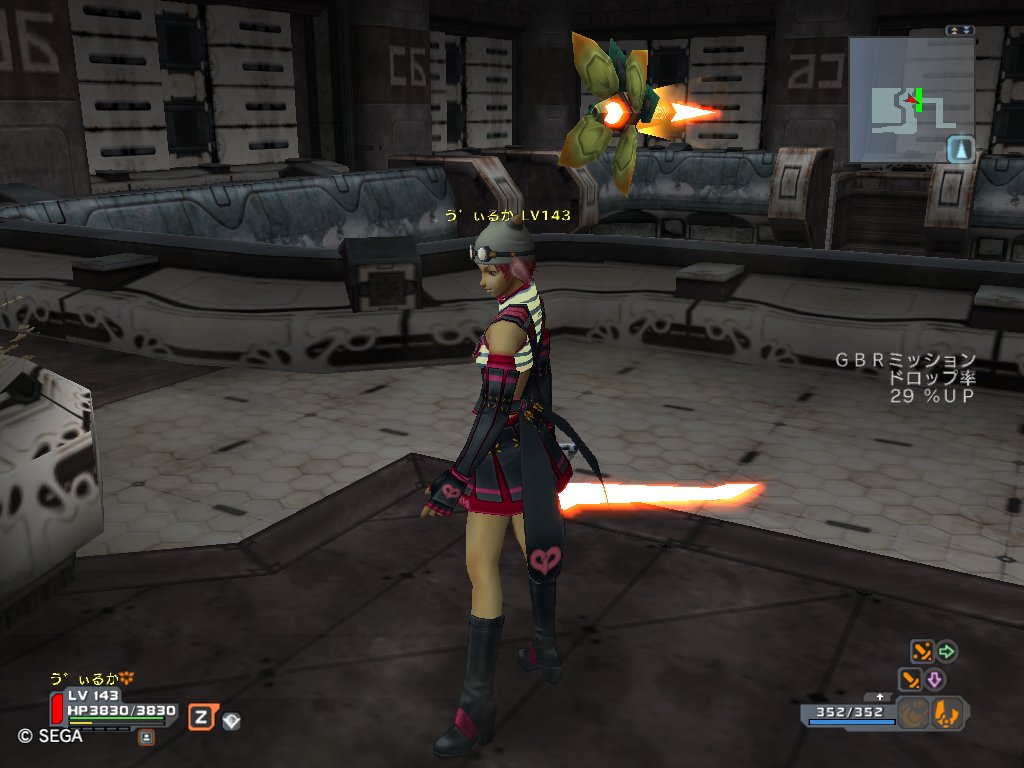Select the blue arrow icon on the minimap
The width and height of the screenshot is (1024, 768).
[x=960, y=149]
